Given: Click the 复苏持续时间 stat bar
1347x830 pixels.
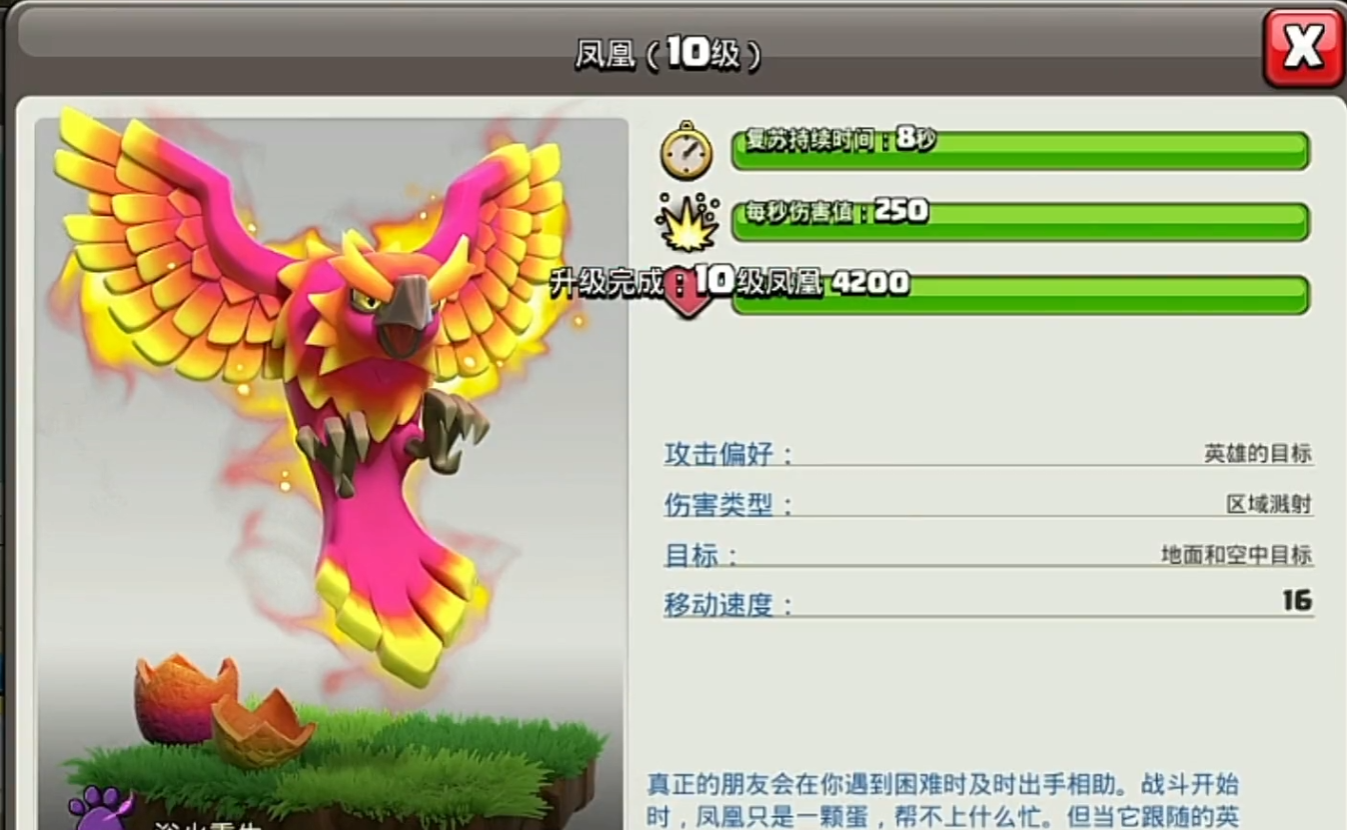Looking at the screenshot, I should point(1020,152).
